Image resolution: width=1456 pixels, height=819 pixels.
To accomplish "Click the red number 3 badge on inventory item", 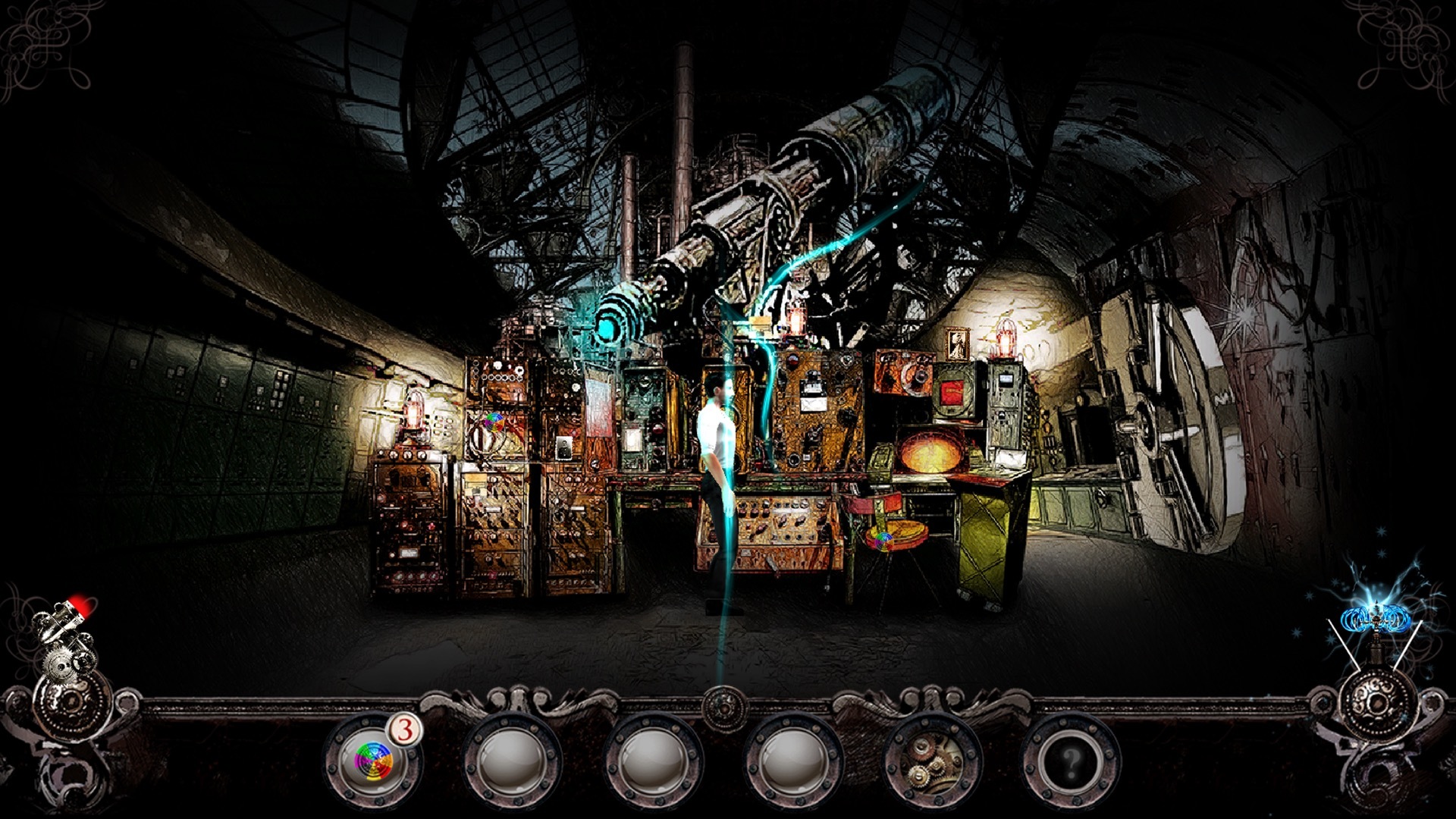I will [405, 729].
